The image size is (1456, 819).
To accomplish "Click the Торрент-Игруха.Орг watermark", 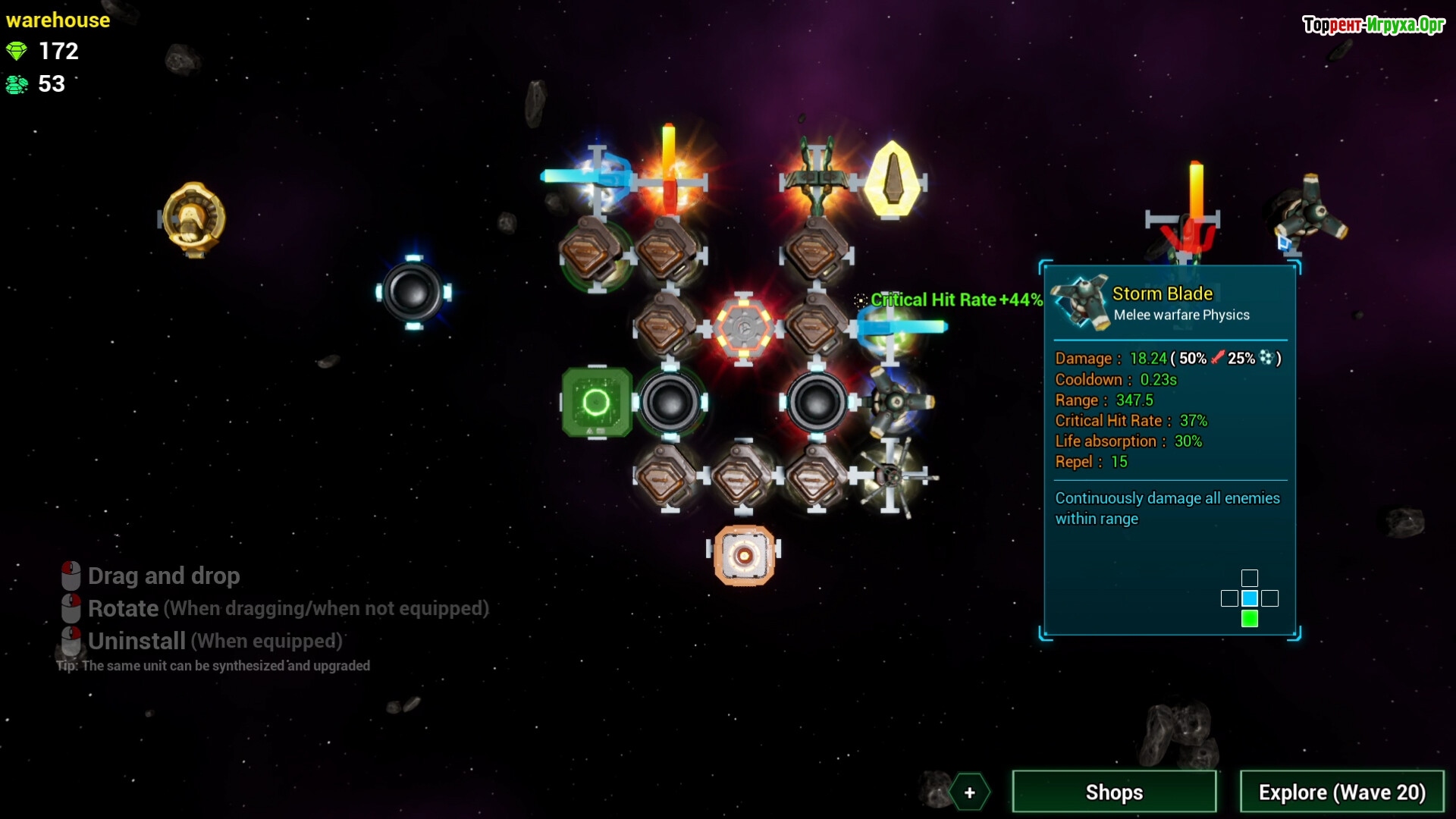I will click(x=1373, y=25).
